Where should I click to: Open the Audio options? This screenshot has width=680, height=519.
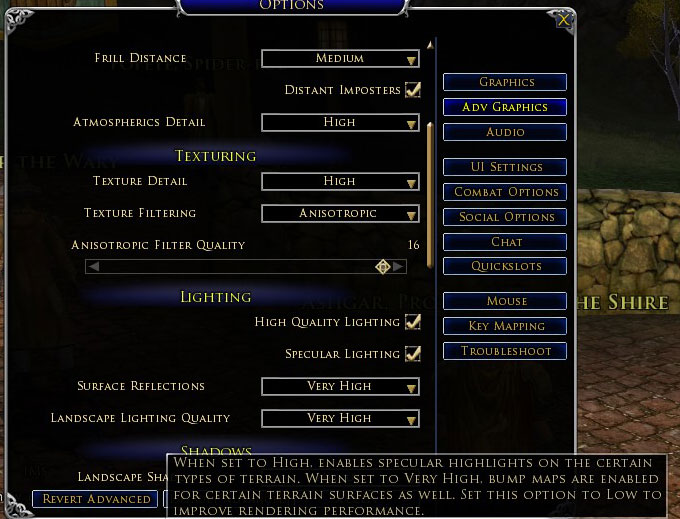pos(505,132)
